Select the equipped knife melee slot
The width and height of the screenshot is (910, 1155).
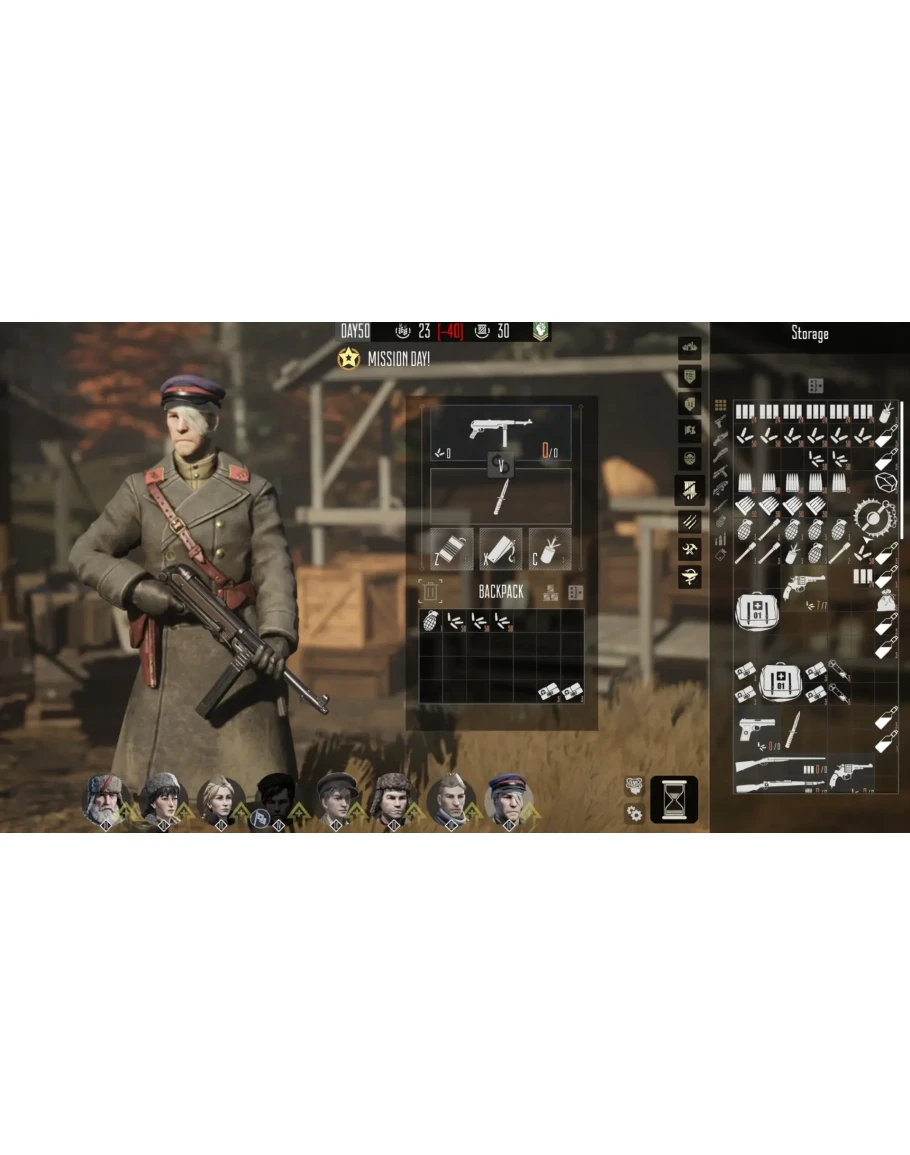point(501,496)
